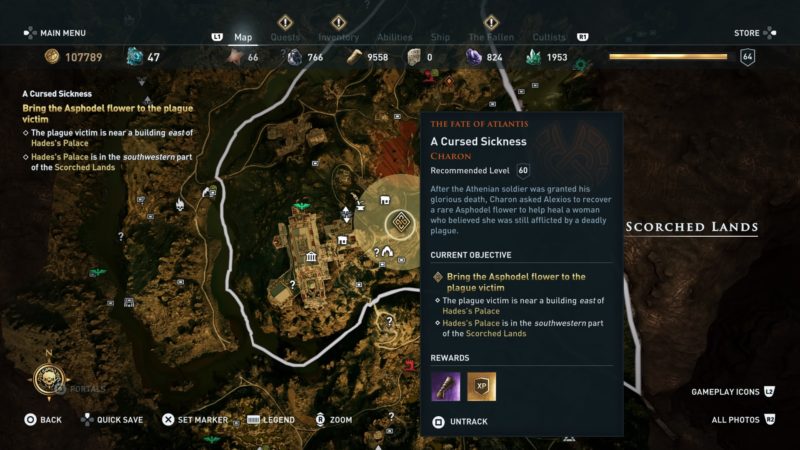Click the diamond quest objective marker

click(x=401, y=221)
